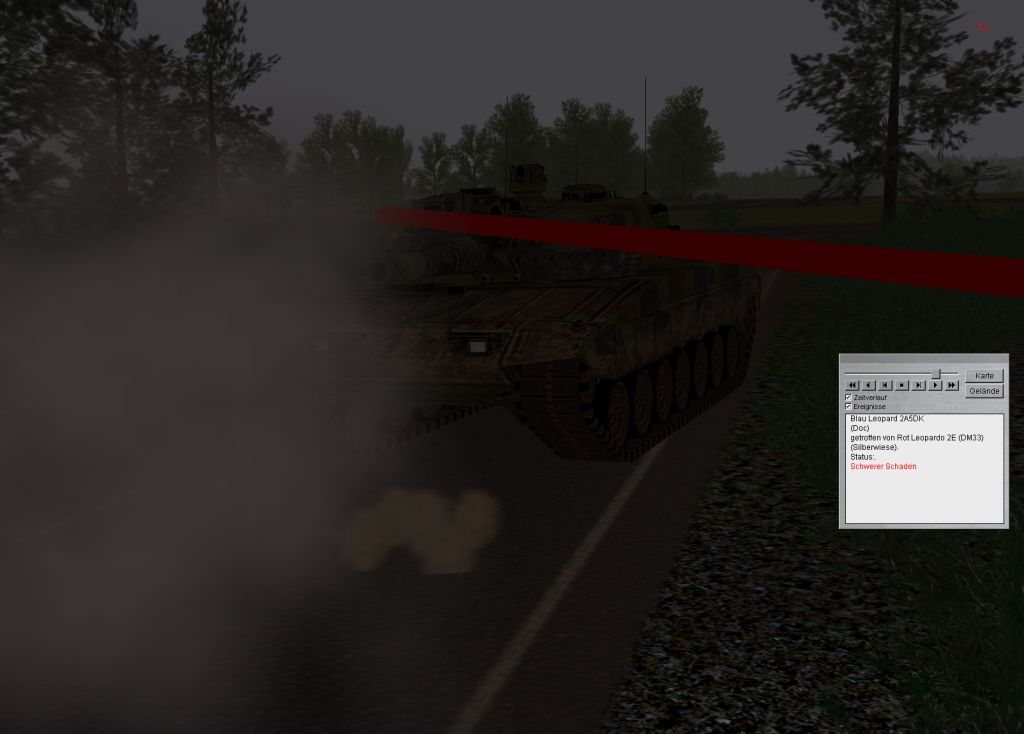
Task: Fast rewind the replay with the double-left arrows
Action: pyautogui.click(x=852, y=385)
